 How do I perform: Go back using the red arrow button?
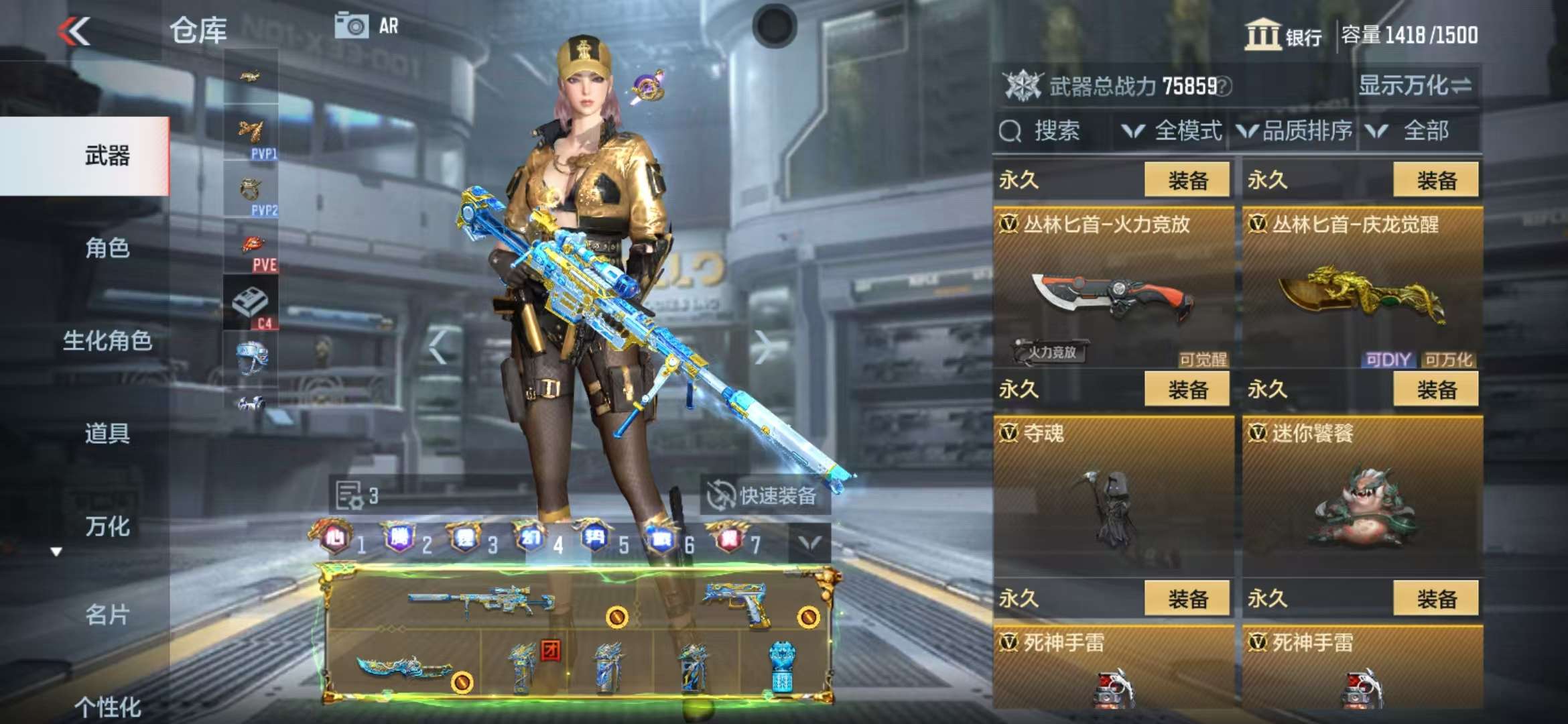pyautogui.click(x=74, y=32)
